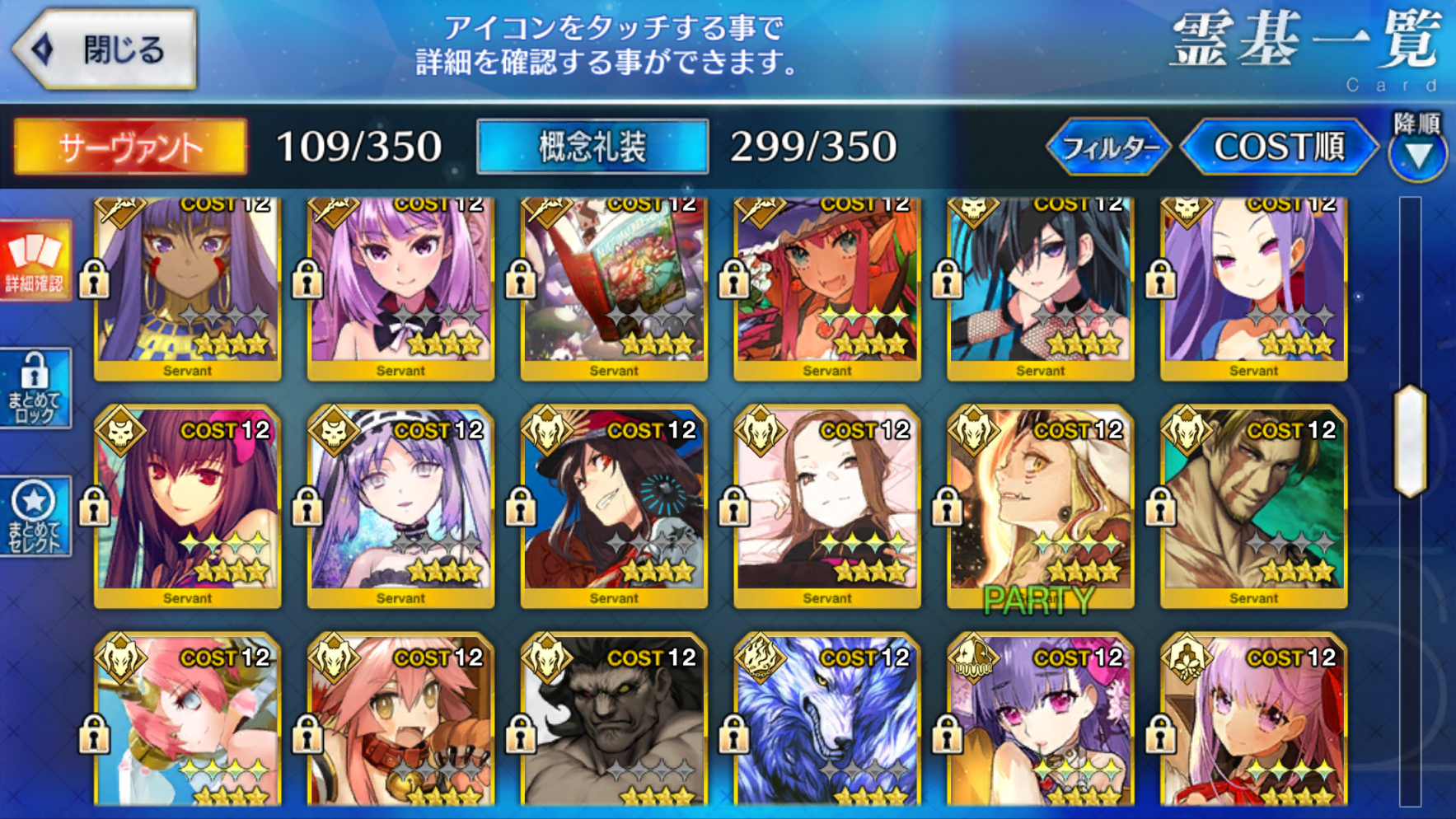
Task: Close the card list with 閉じる
Action: [x=105, y=49]
